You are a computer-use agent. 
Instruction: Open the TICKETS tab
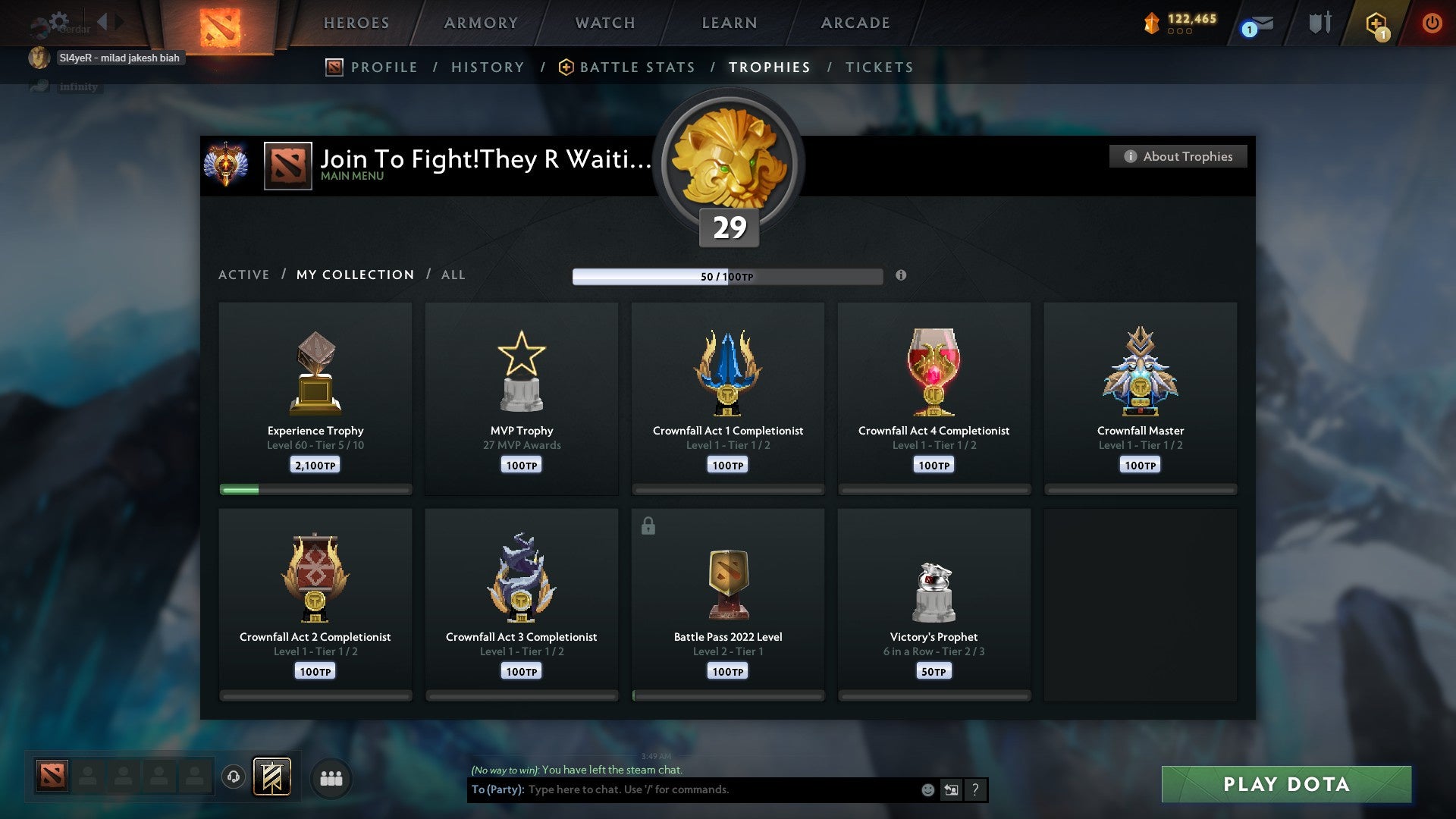coord(878,67)
